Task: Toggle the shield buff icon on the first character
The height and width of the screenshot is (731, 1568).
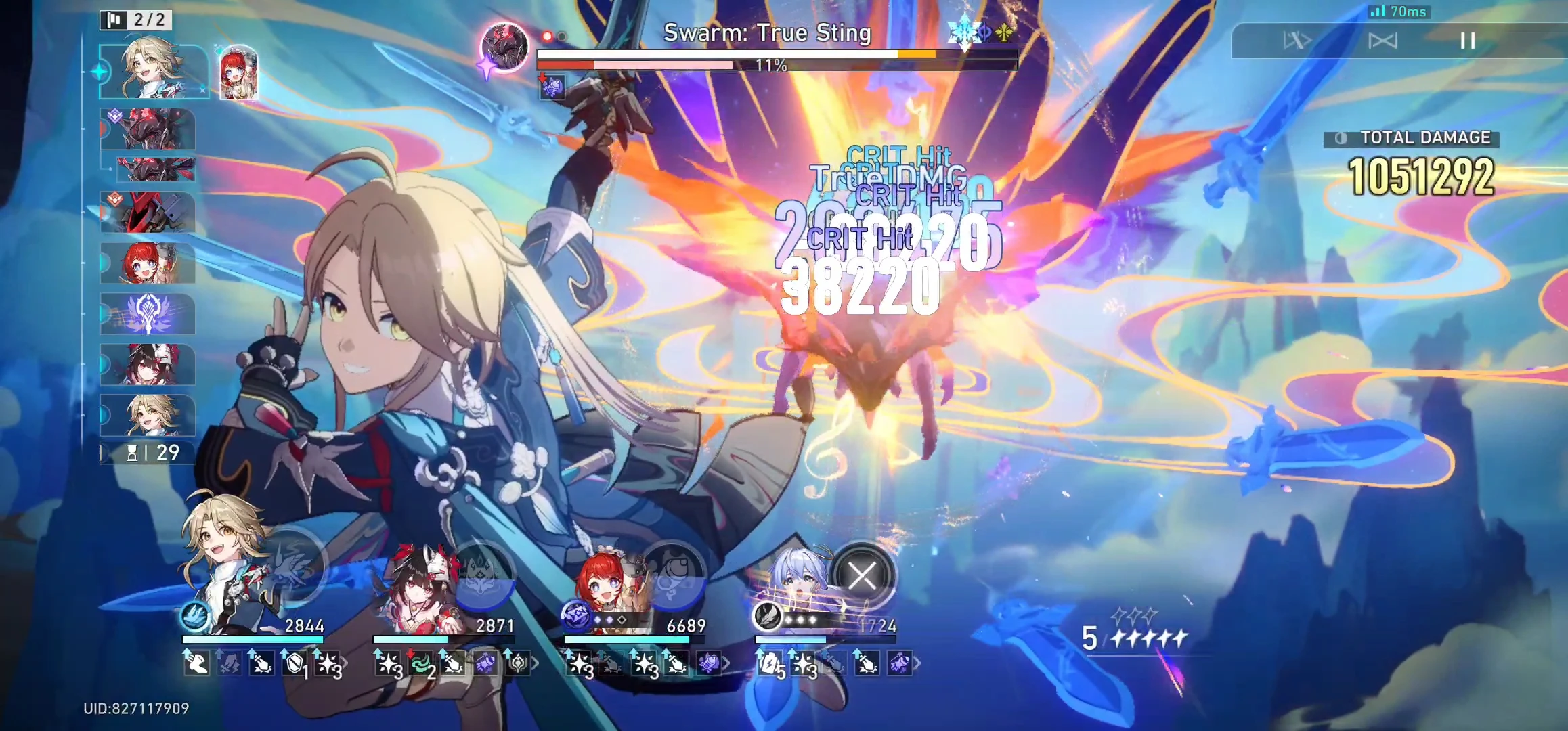Action: click(294, 663)
